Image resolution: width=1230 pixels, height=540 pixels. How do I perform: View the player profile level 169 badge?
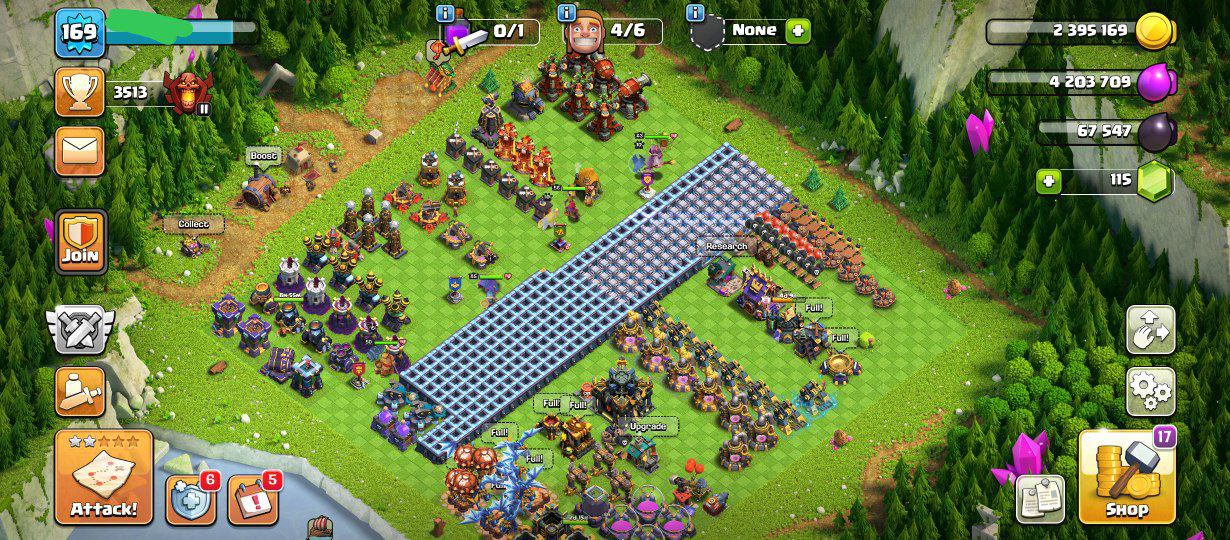pos(79,33)
